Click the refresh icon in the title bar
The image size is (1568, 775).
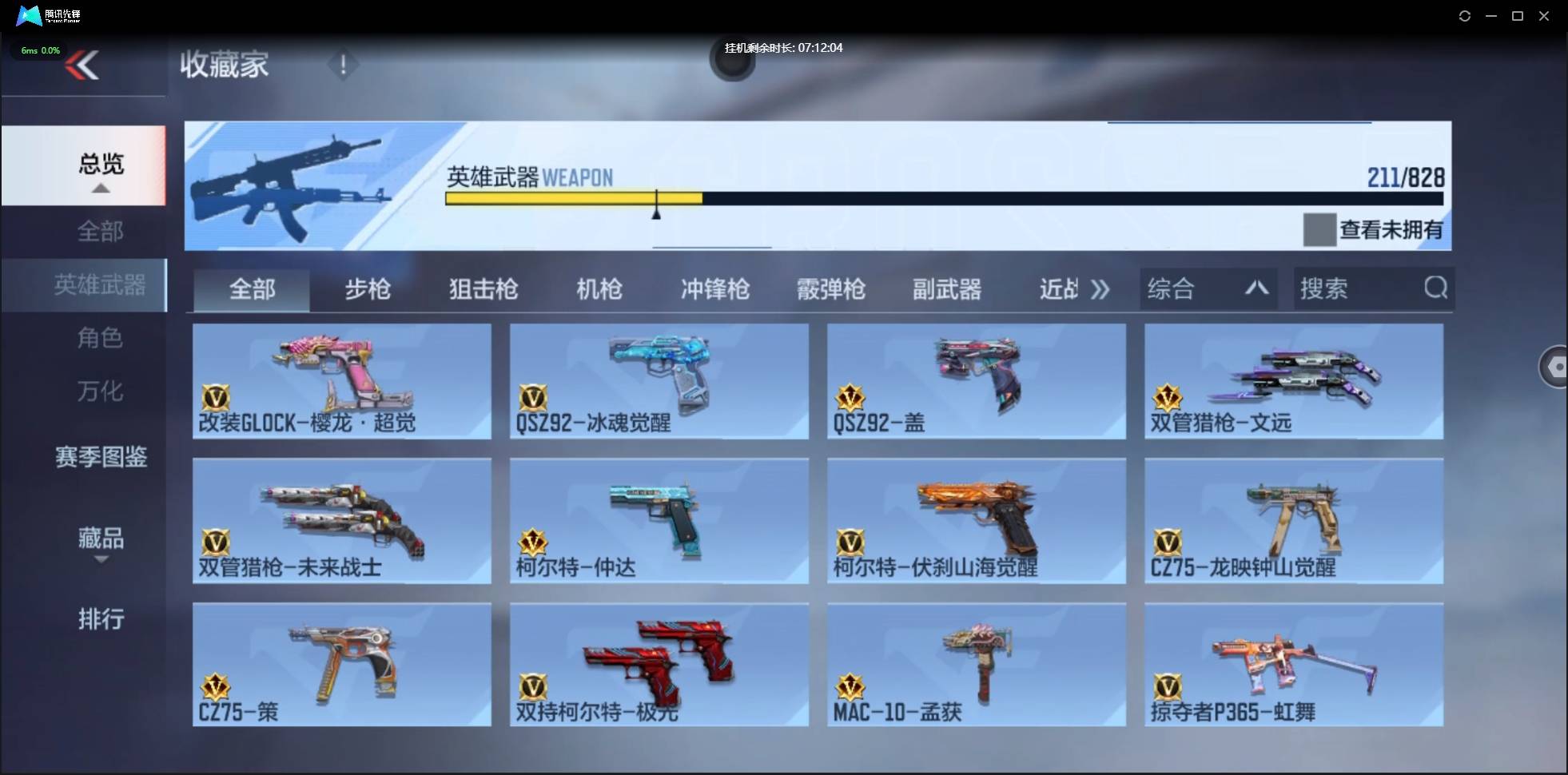pos(1465,15)
